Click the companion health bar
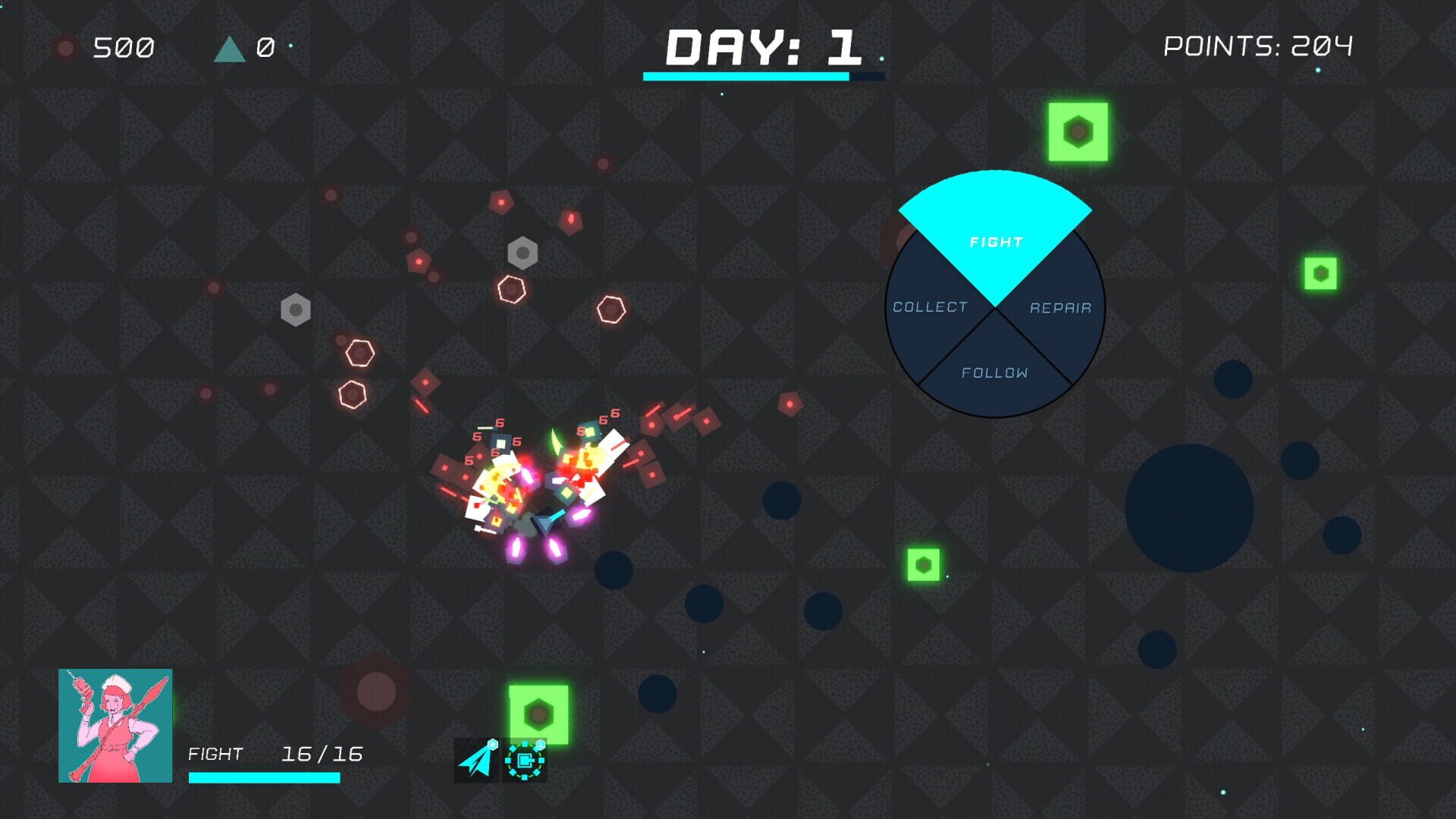1456x819 pixels. click(x=264, y=777)
